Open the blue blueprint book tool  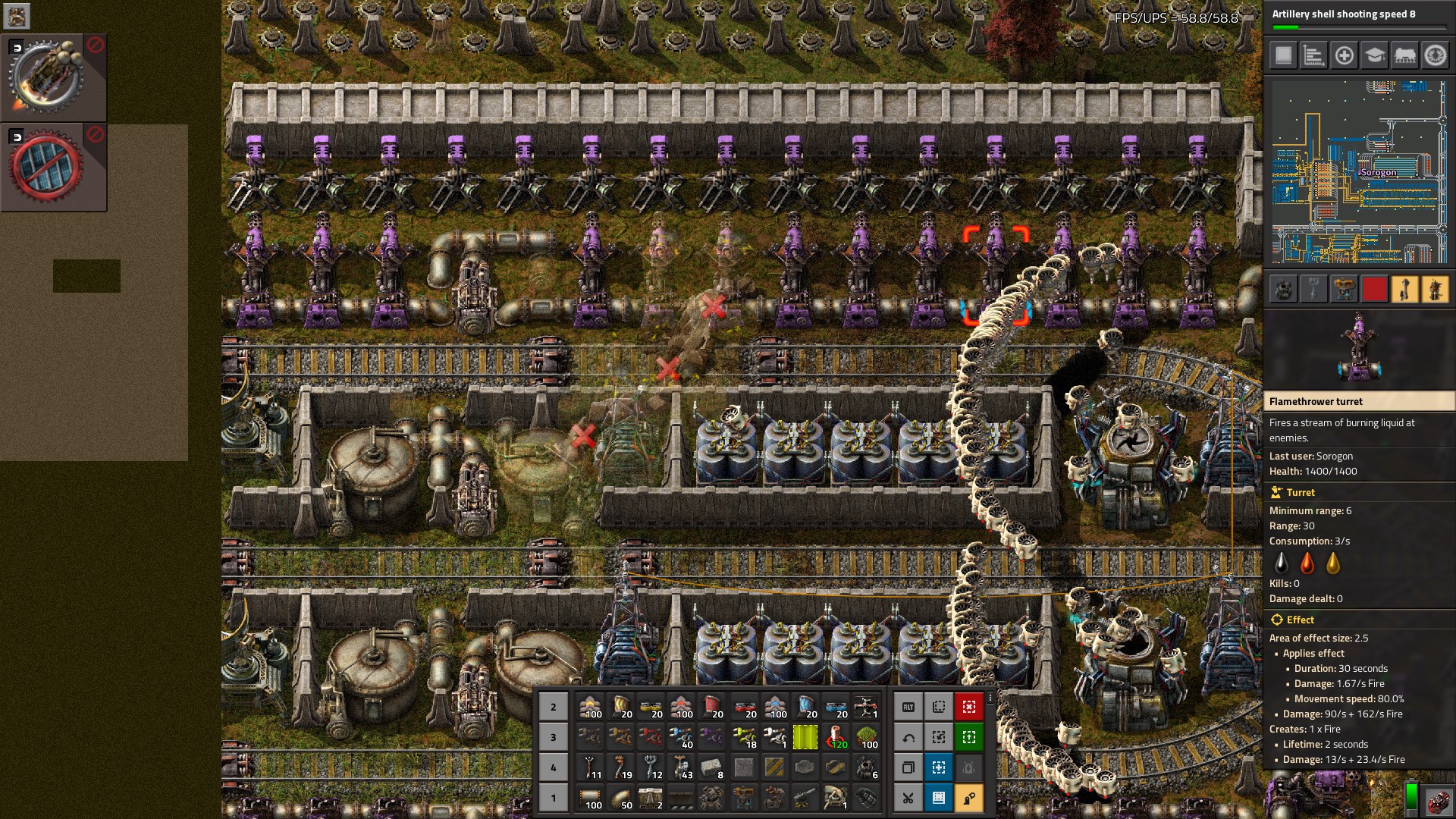pyautogui.click(x=938, y=798)
